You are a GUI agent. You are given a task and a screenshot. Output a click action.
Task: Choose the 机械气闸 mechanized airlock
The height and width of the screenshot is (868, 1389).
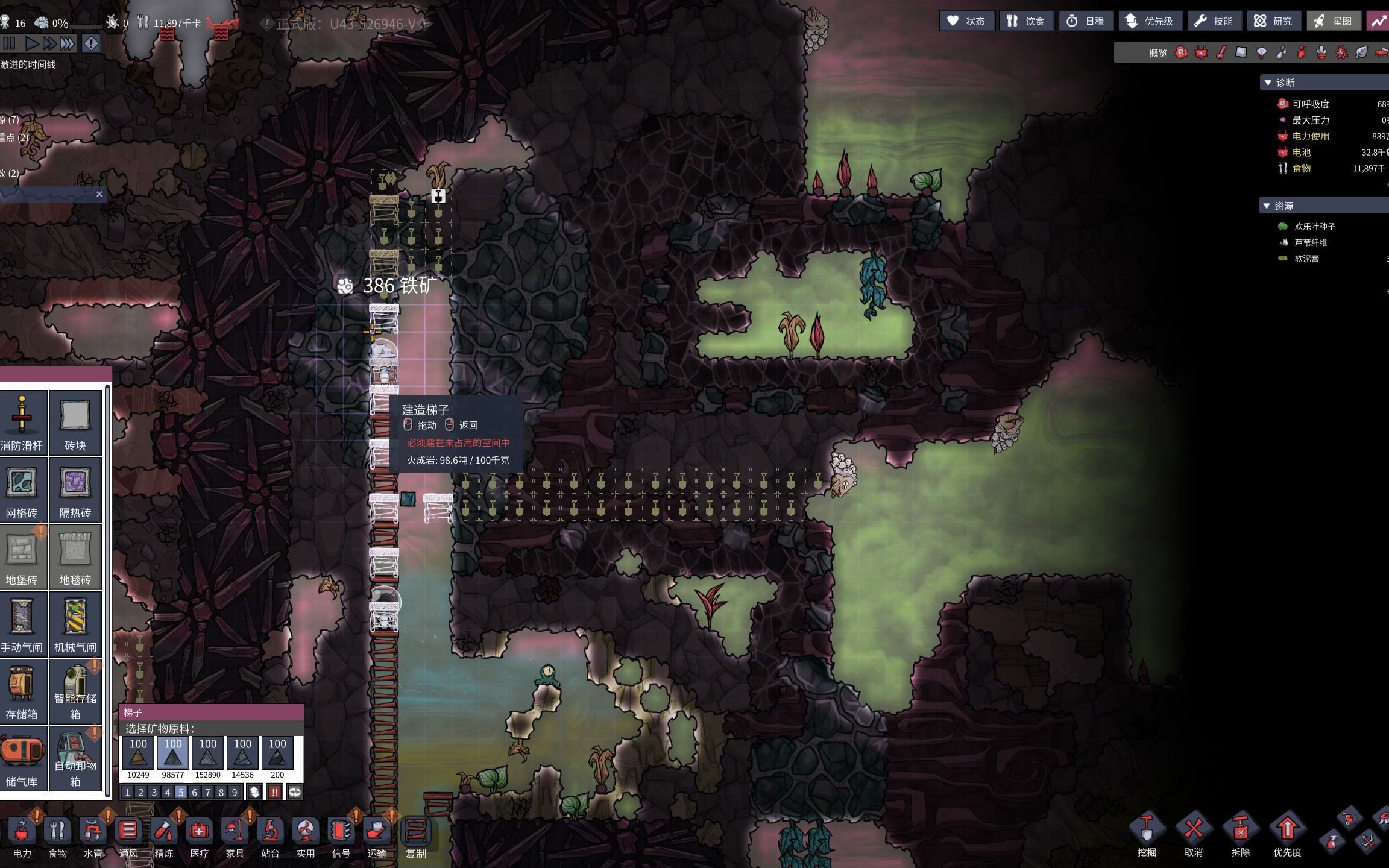click(x=75, y=624)
